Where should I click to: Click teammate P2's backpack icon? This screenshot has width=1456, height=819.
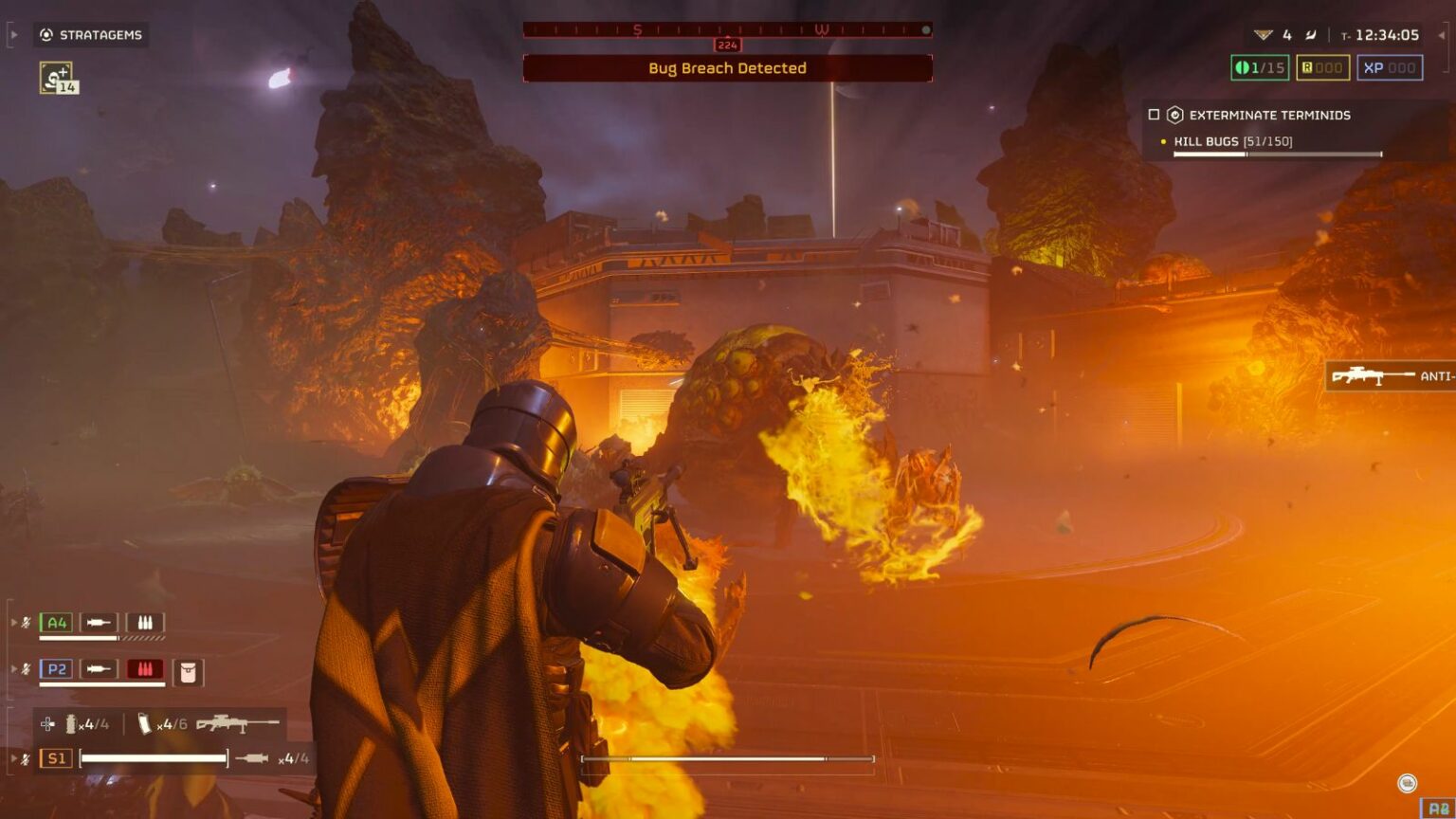tap(188, 673)
